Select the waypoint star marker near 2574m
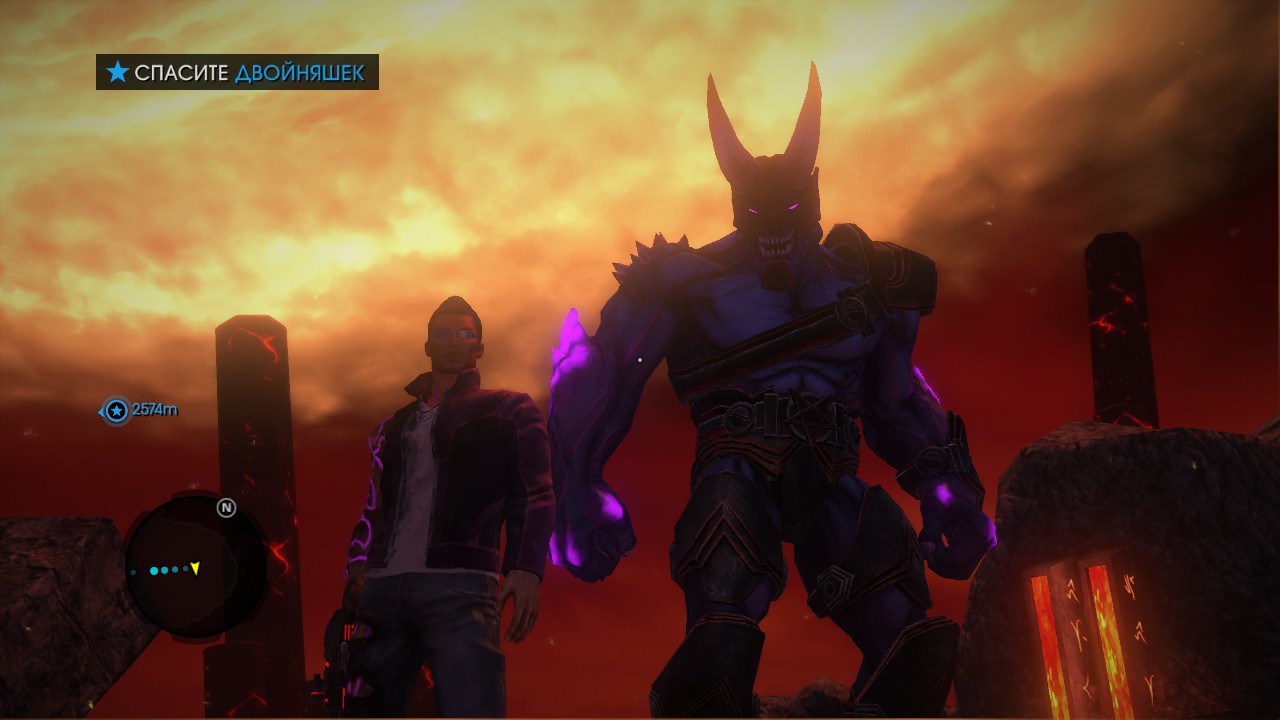Screen dimensions: 1280x720 point(116,410)
